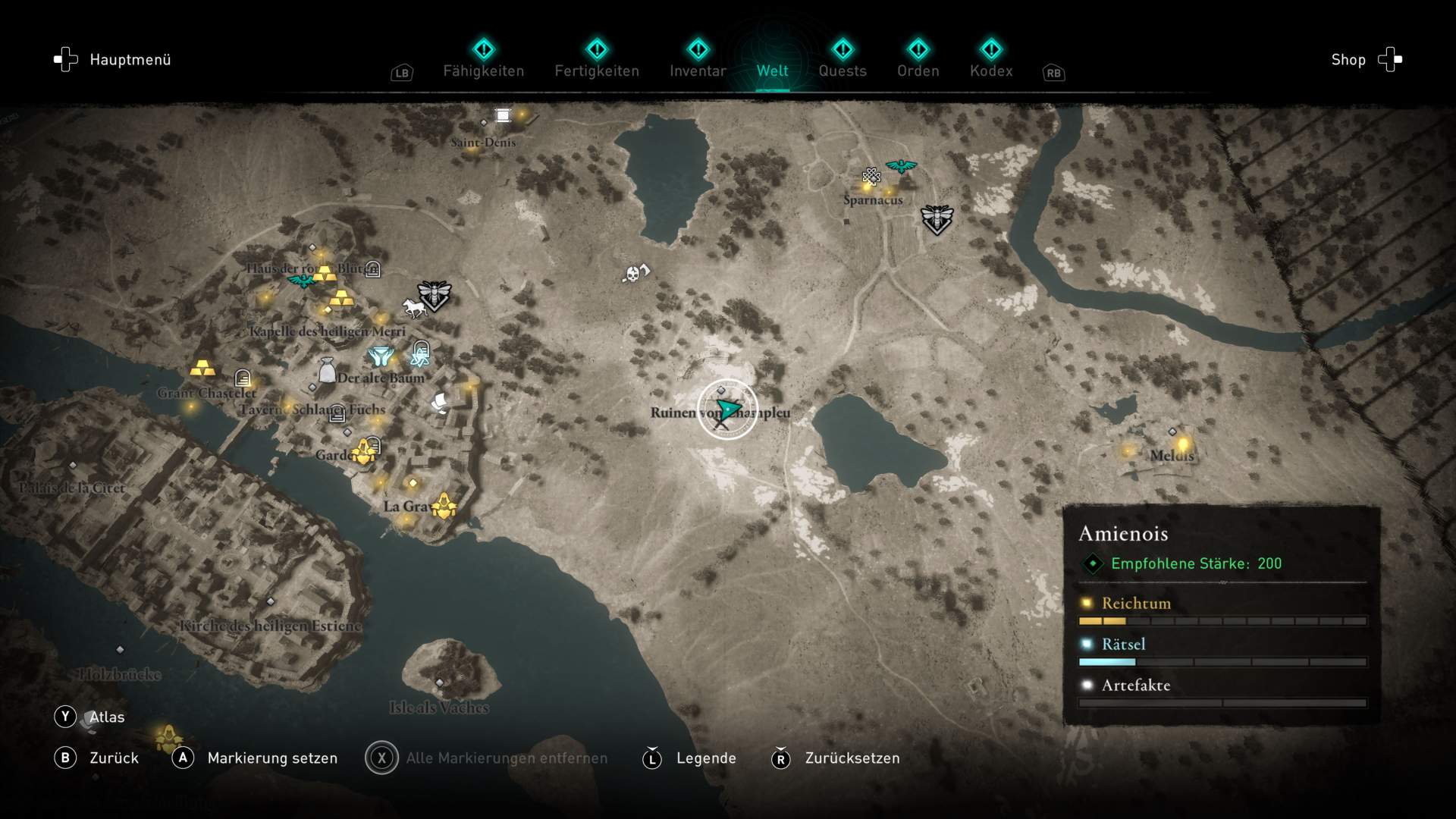The width and height of the screenshot is (1456, 819).
Task: Show the Kodex tab
Action: click(990, 71)
